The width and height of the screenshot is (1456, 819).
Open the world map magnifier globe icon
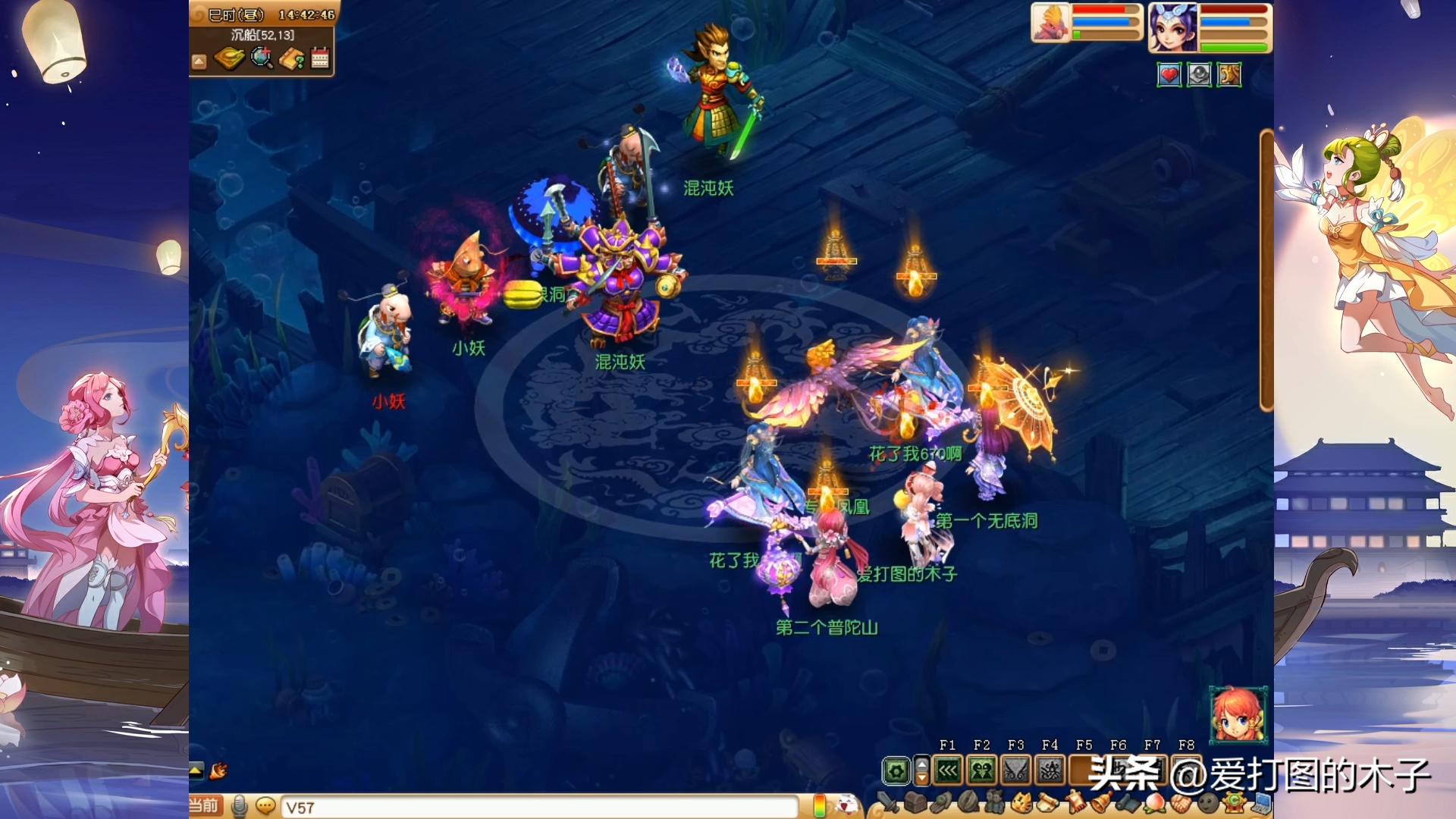(x=262, y=58)
